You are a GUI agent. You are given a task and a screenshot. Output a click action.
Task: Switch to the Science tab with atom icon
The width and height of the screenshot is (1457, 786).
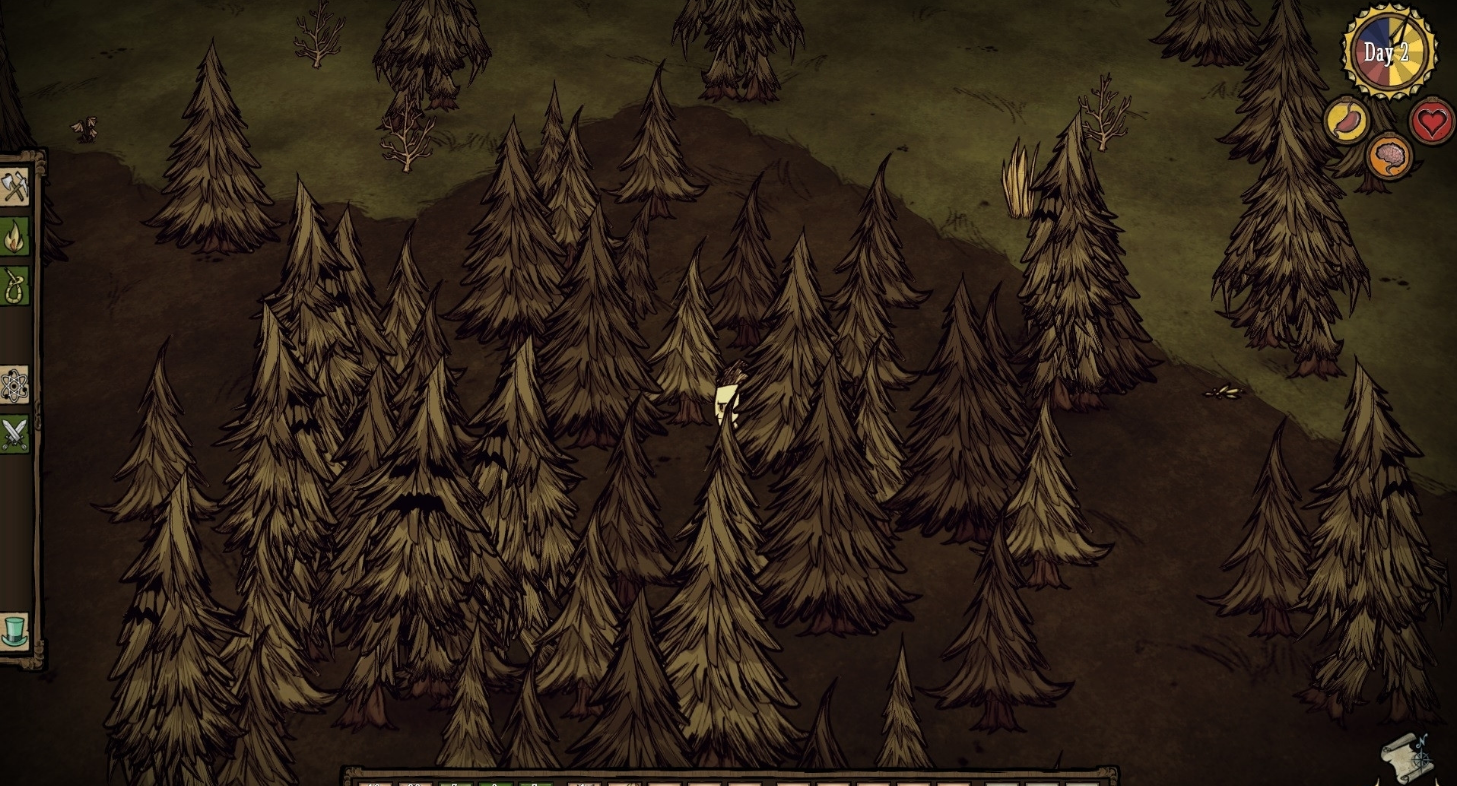click(14, 385)
